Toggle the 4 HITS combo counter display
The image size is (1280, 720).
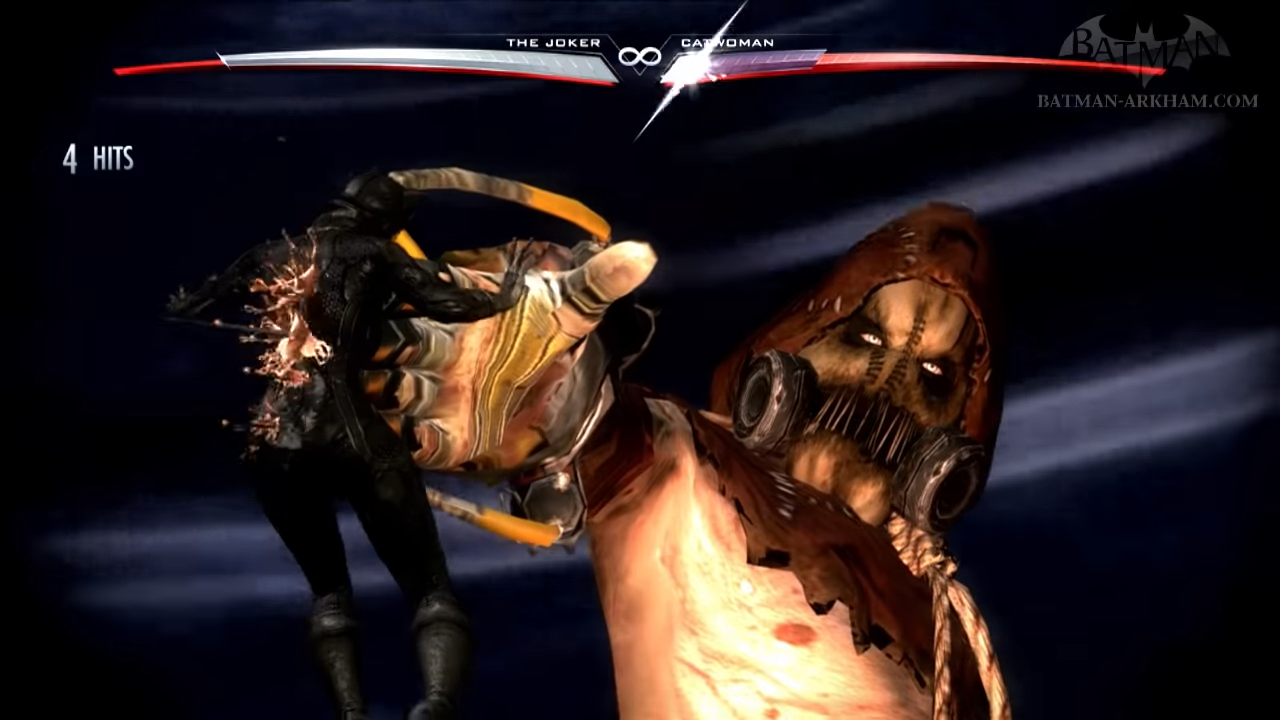coord(98,157)
